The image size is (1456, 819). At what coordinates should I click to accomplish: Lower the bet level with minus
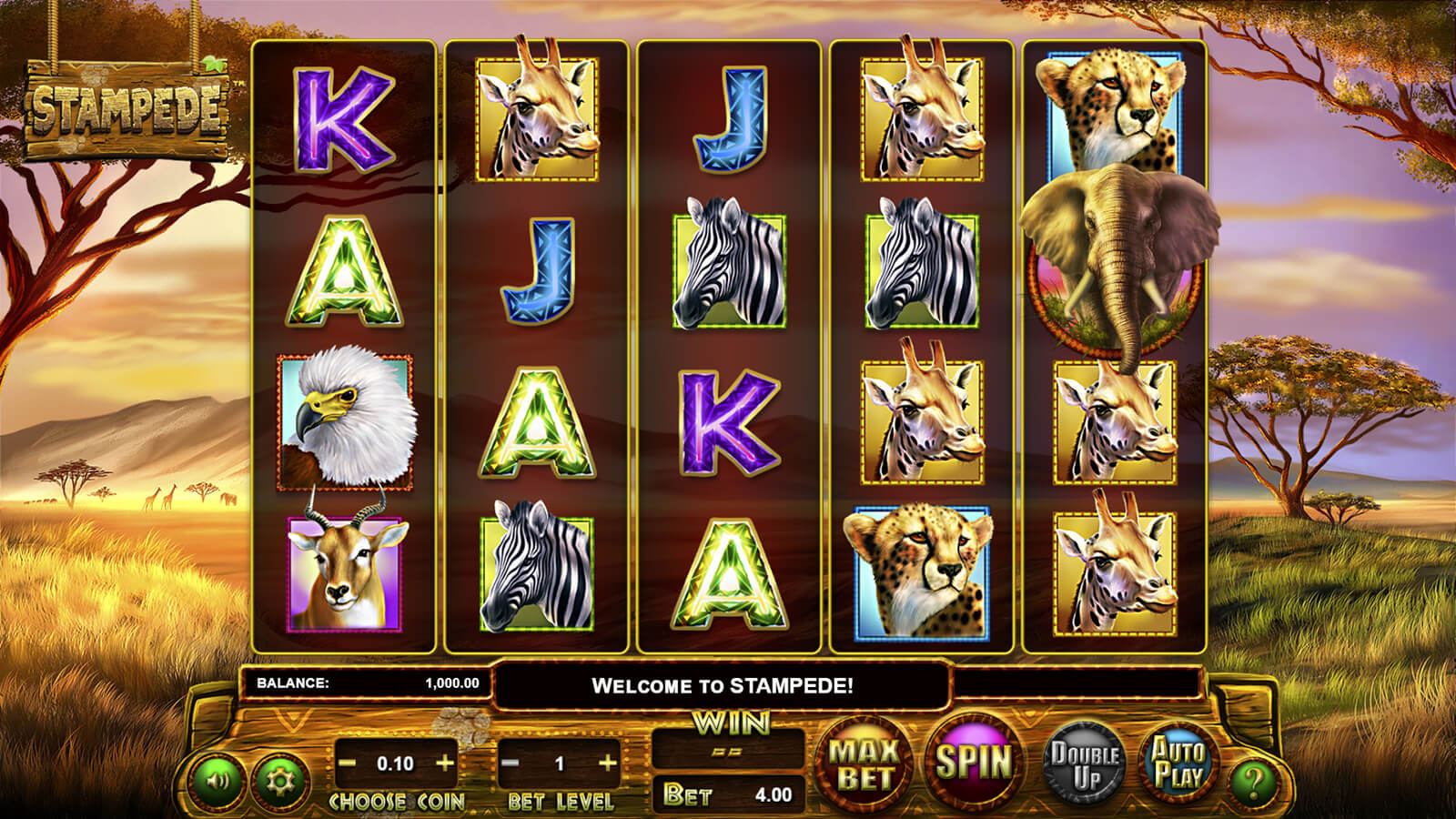tap(511, 763)
